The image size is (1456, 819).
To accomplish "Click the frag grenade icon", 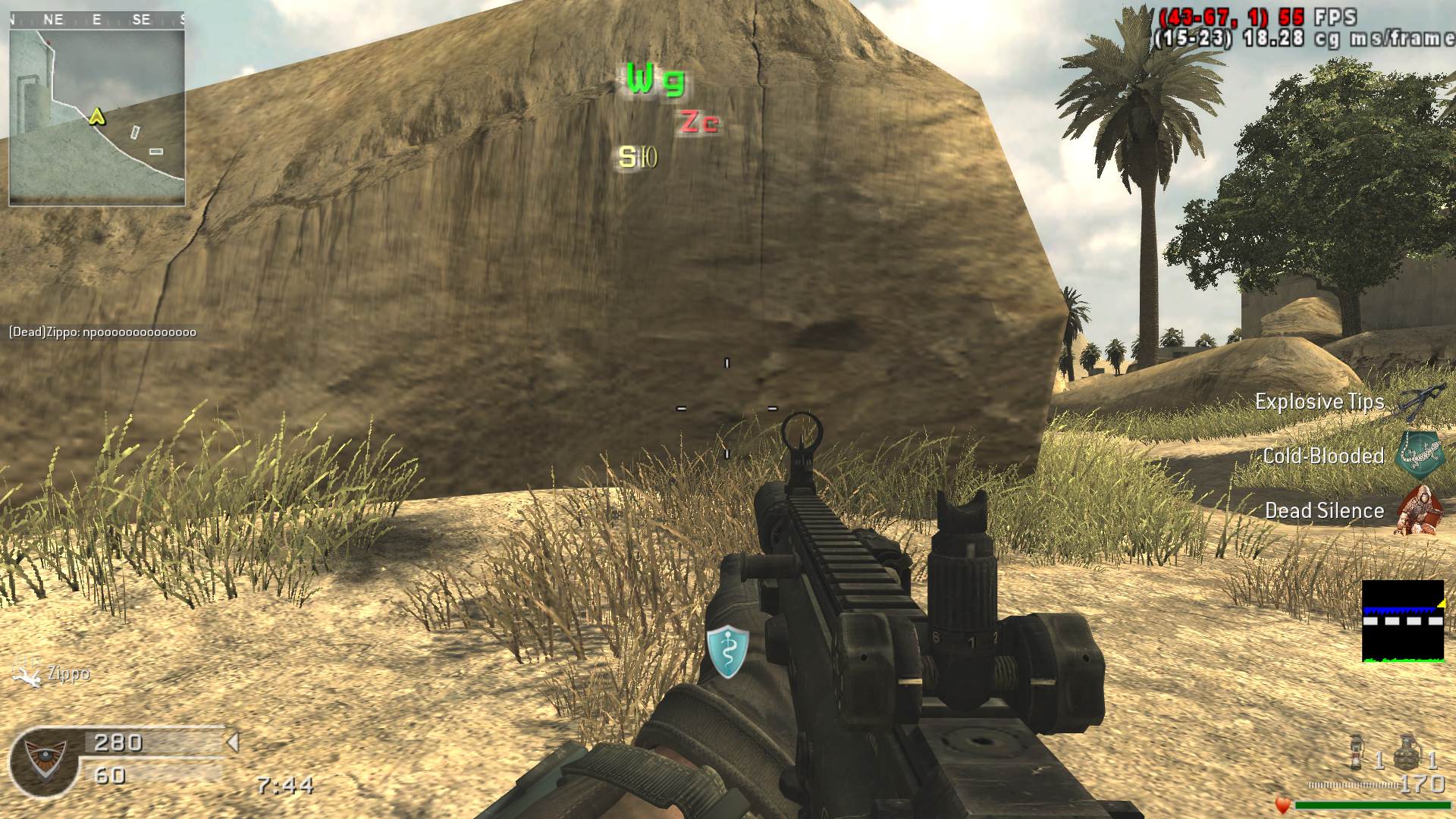I will tap(1407, 752).
